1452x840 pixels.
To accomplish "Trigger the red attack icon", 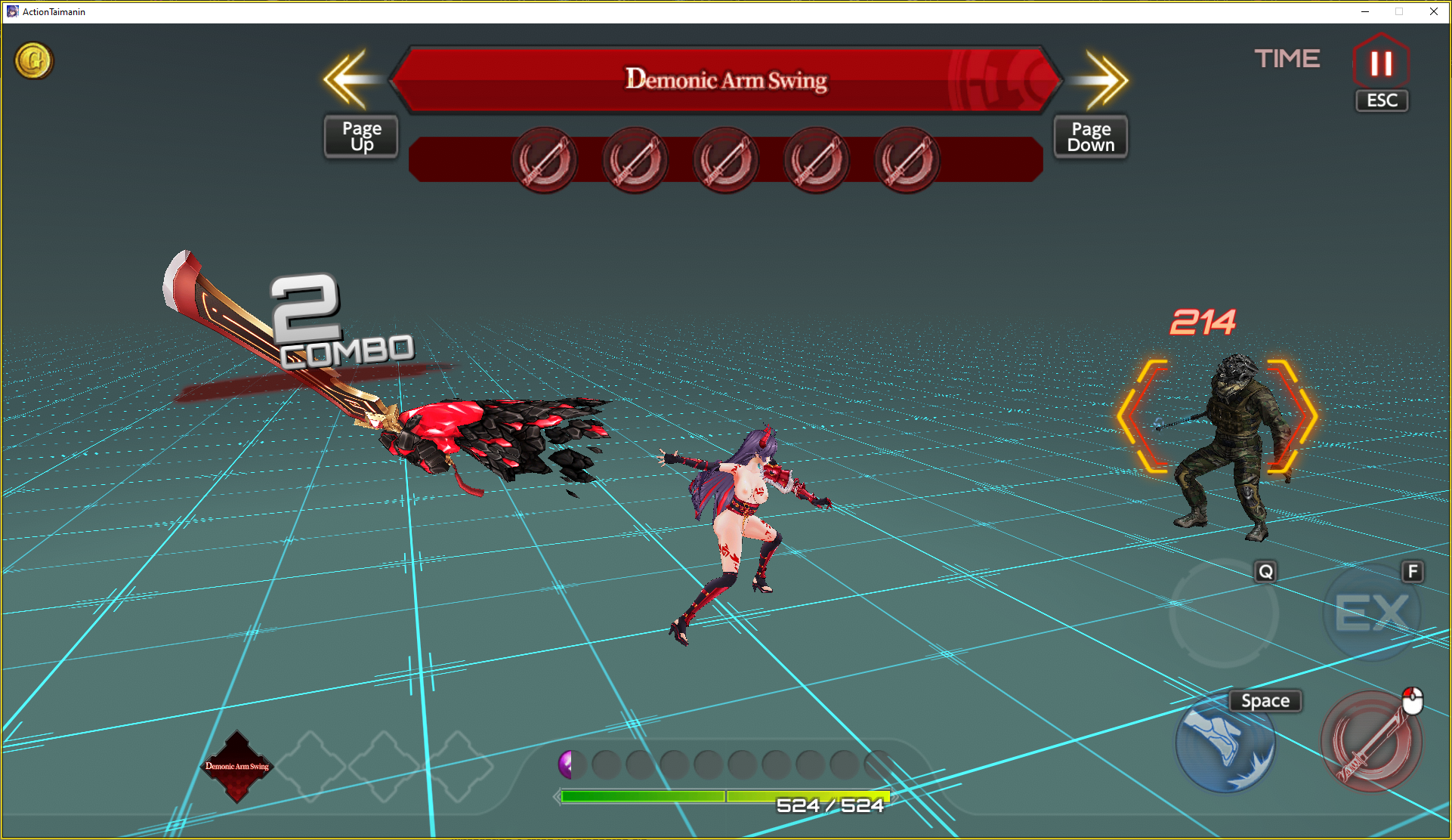I will (1372, 743).
